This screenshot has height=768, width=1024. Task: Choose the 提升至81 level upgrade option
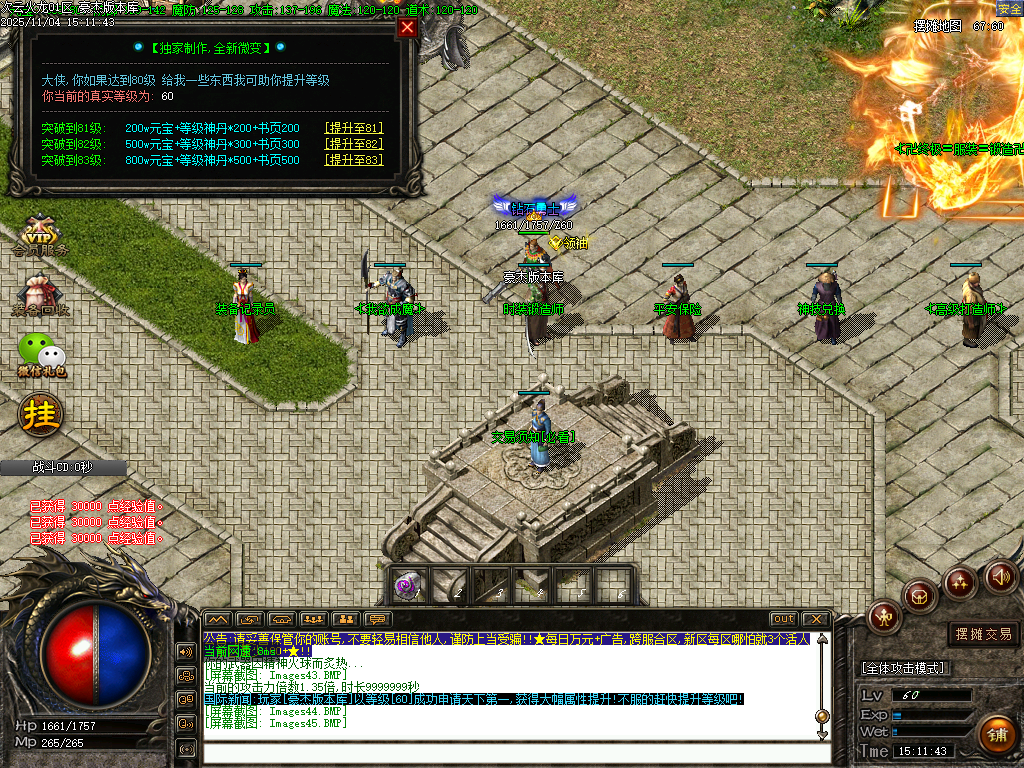354,128
